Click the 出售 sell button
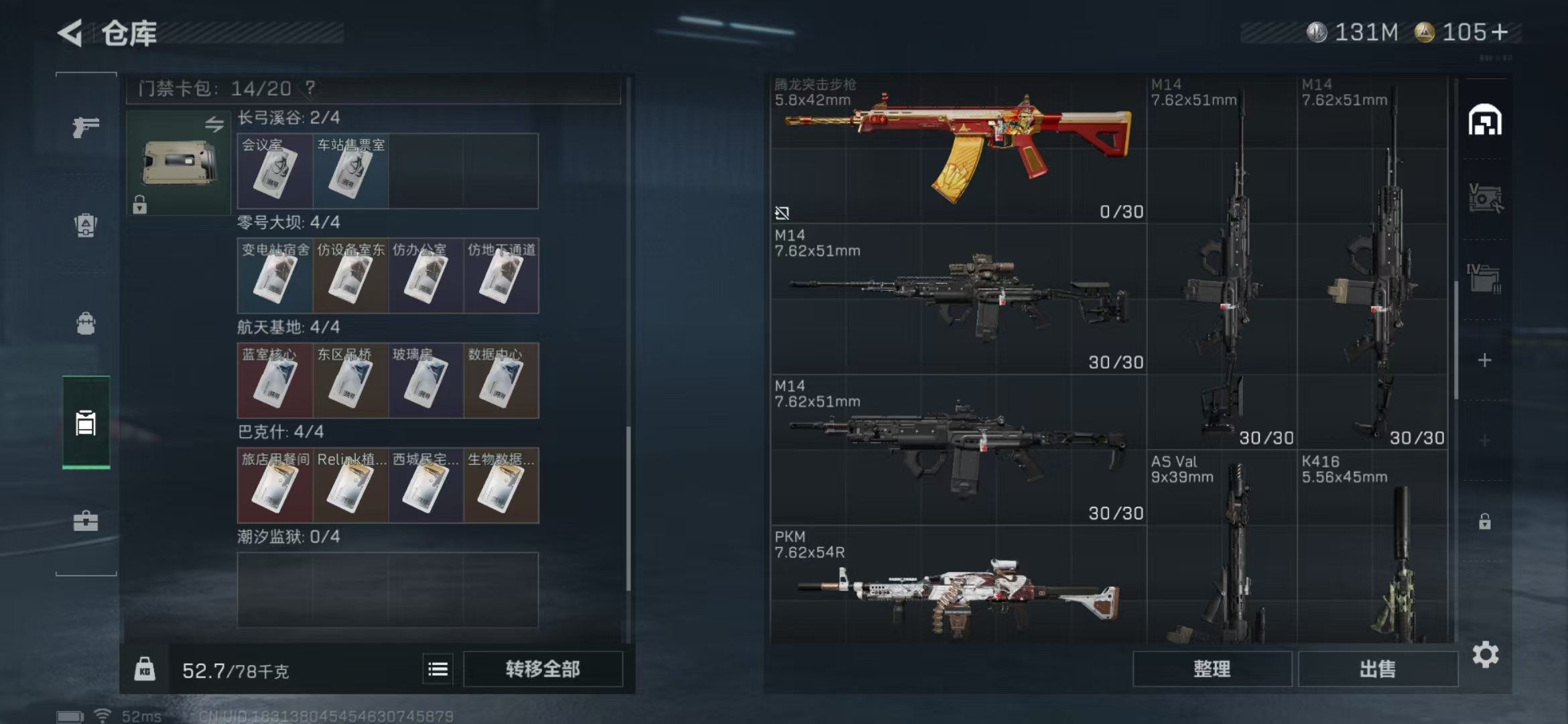This screenshot has height=724, width=1568. [1378, 669]
